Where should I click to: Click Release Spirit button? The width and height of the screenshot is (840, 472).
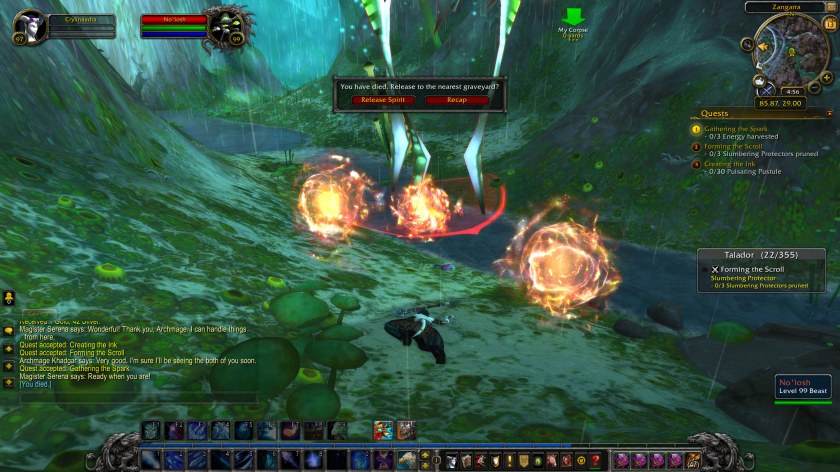383,100
